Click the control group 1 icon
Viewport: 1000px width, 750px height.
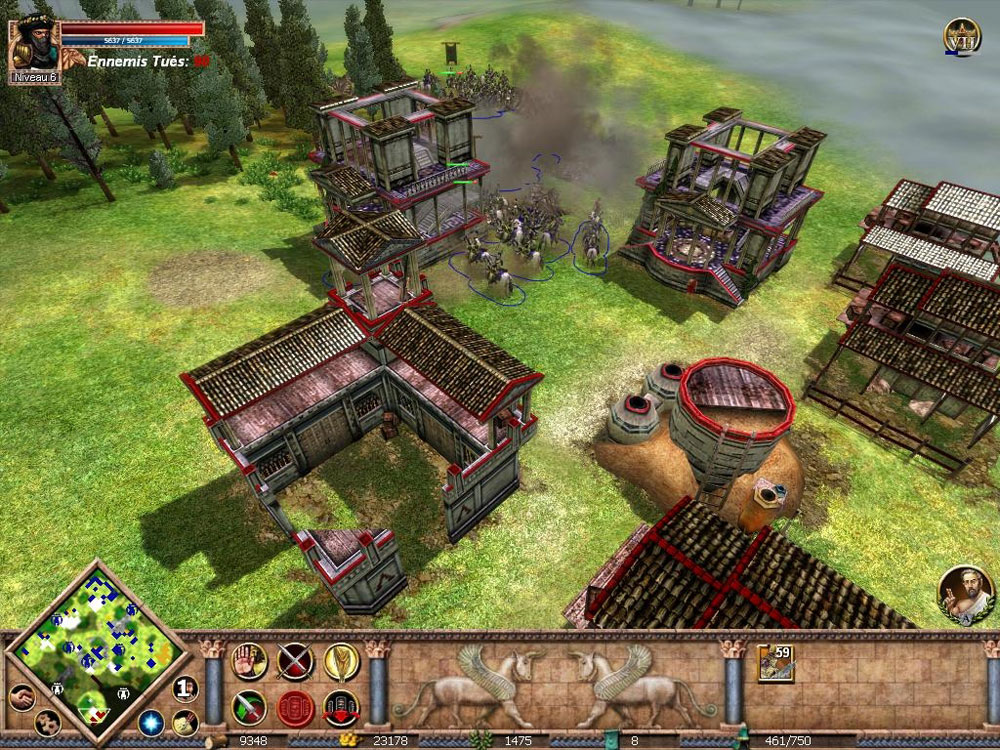[186, 688]
